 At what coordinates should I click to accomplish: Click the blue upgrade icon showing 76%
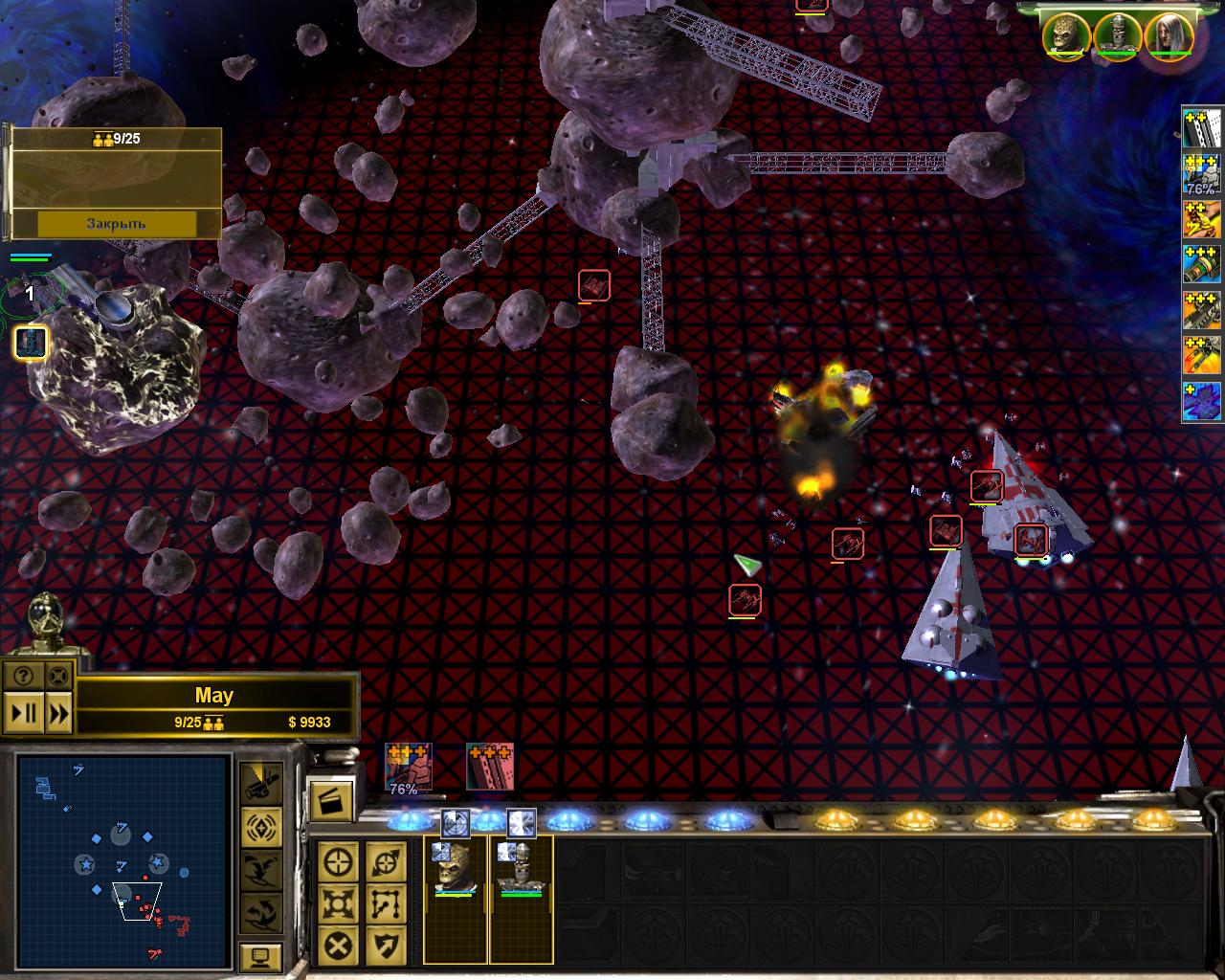point(1202,175)
